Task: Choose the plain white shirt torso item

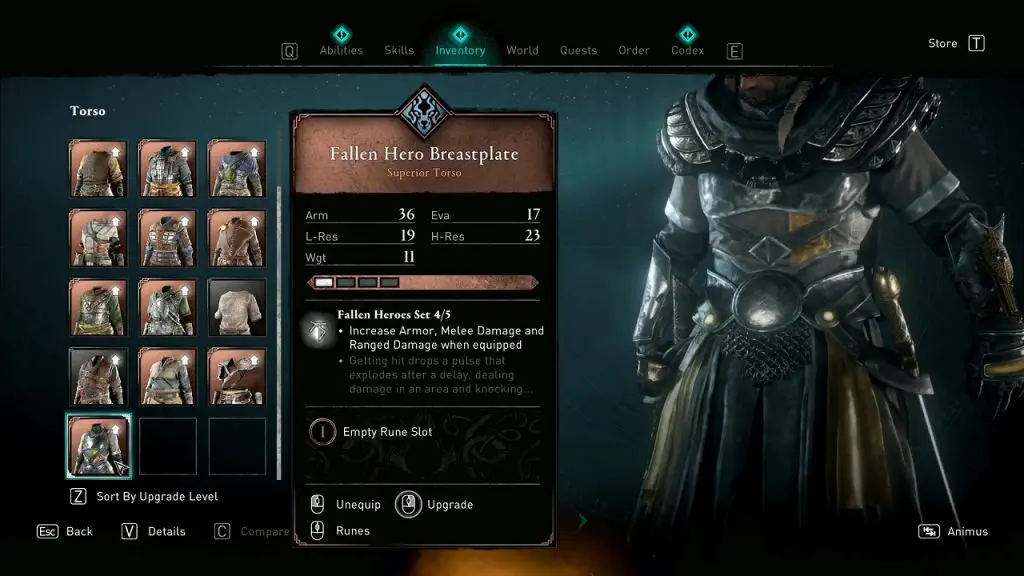Action: click(x=237, y=307)
